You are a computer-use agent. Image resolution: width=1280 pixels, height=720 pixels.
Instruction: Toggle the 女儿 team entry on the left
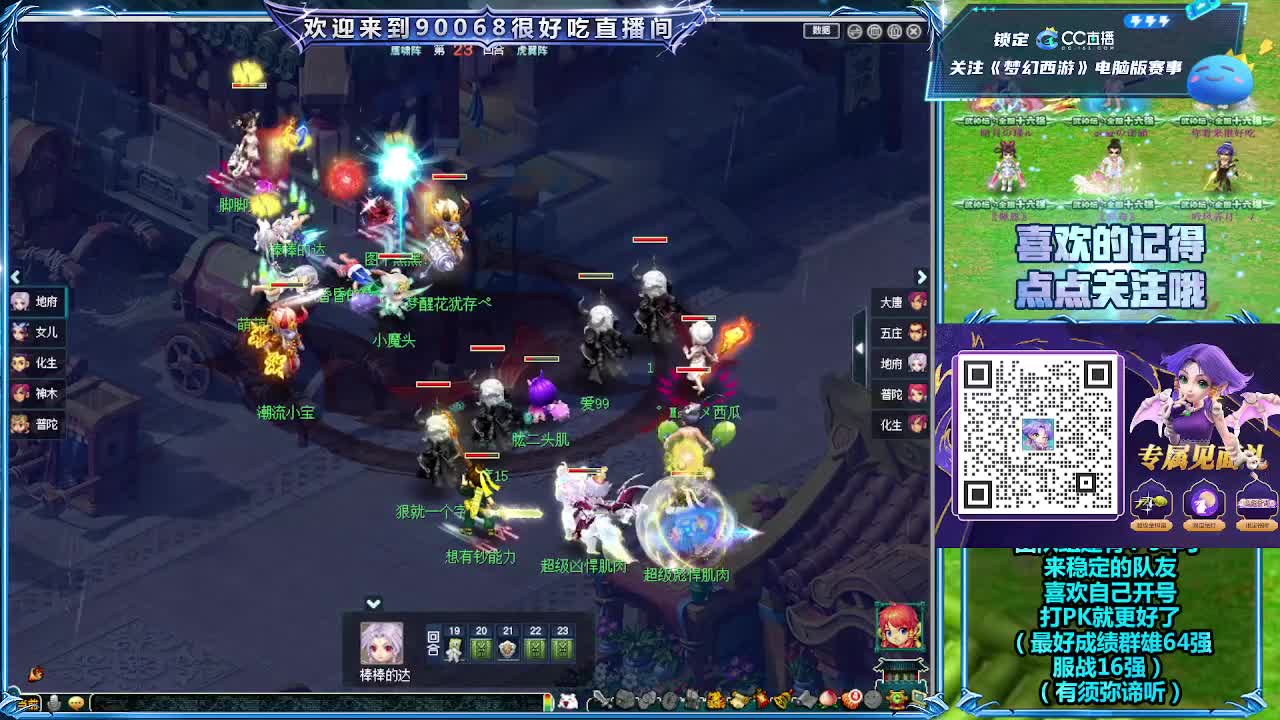32,332
